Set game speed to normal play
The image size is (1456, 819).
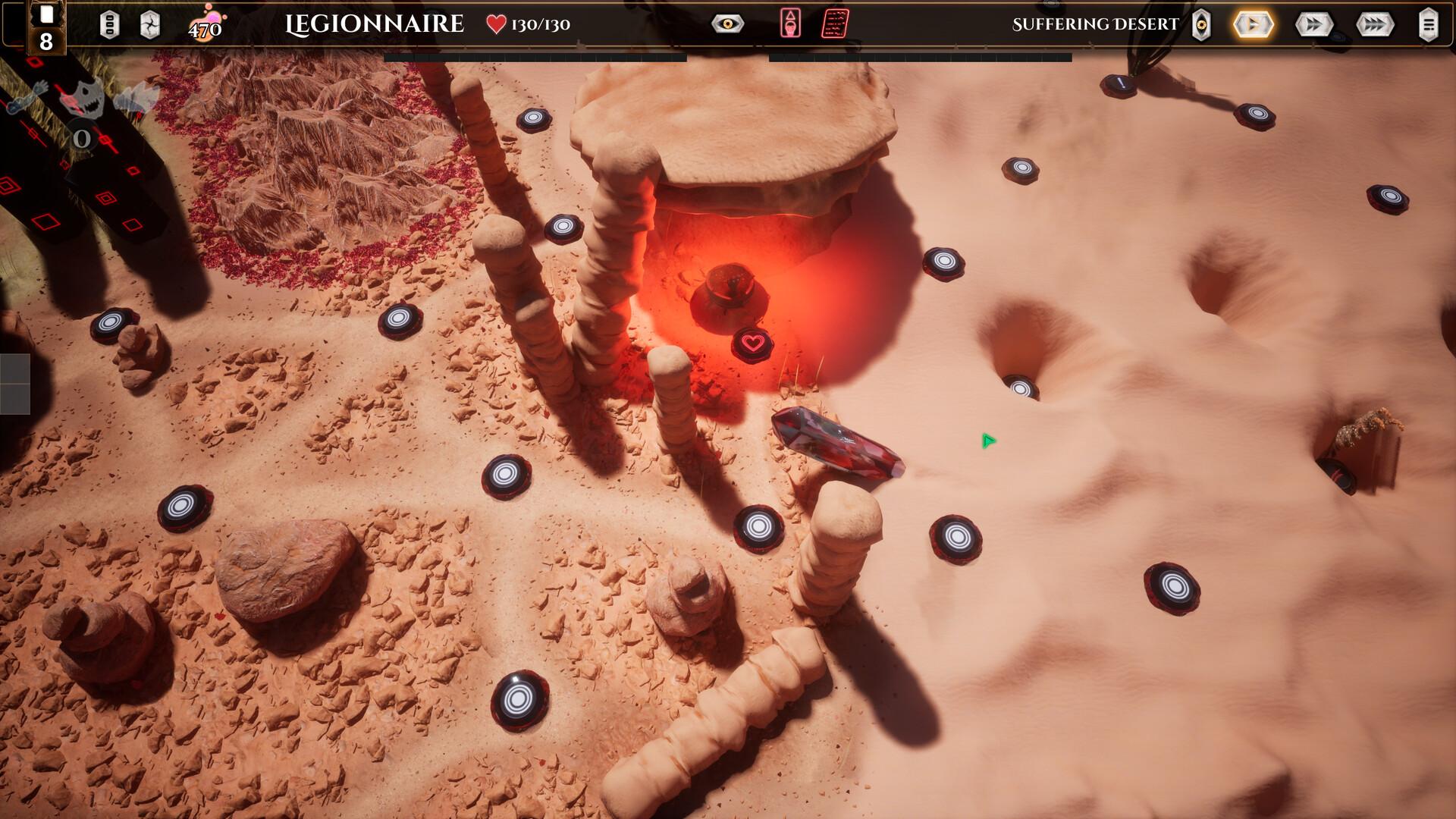pos(1253,25)
